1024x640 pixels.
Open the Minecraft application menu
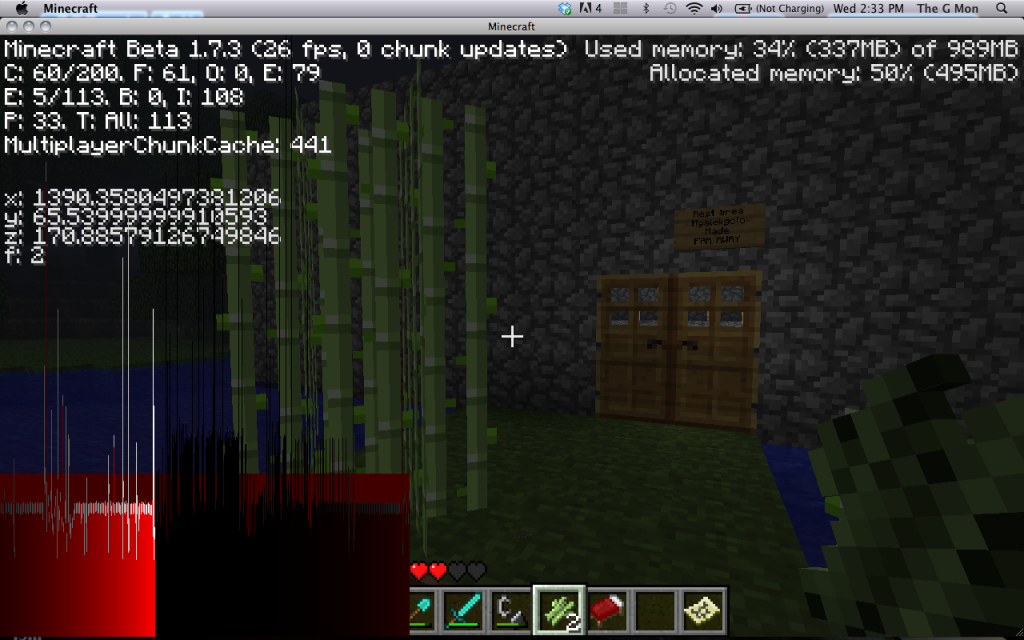(x=69, y=8)
